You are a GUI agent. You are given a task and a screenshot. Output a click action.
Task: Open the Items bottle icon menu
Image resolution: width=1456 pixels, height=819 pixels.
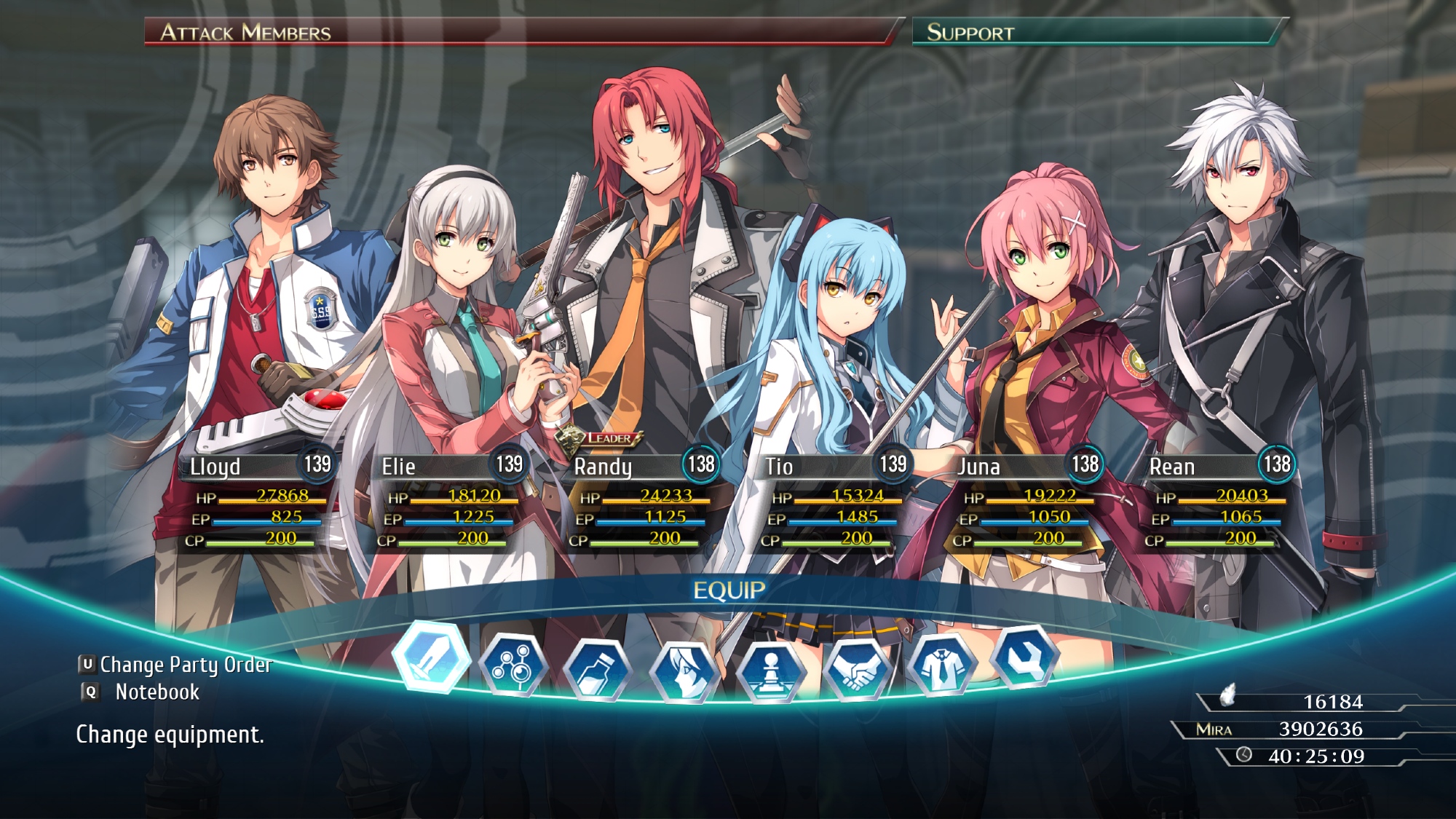(x=598, y=670)
